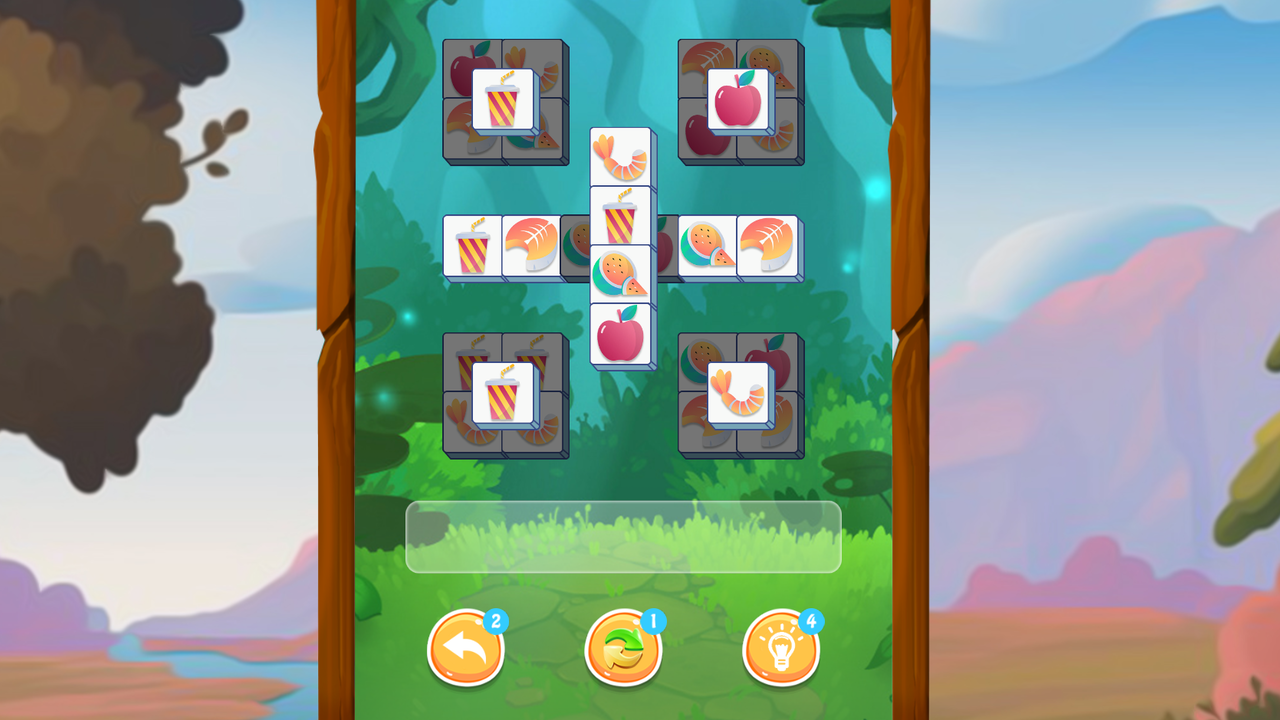The image size is (1280, 720).
Task: Select the shrimp tile in the bottom-right group
Action: (738, 393)
